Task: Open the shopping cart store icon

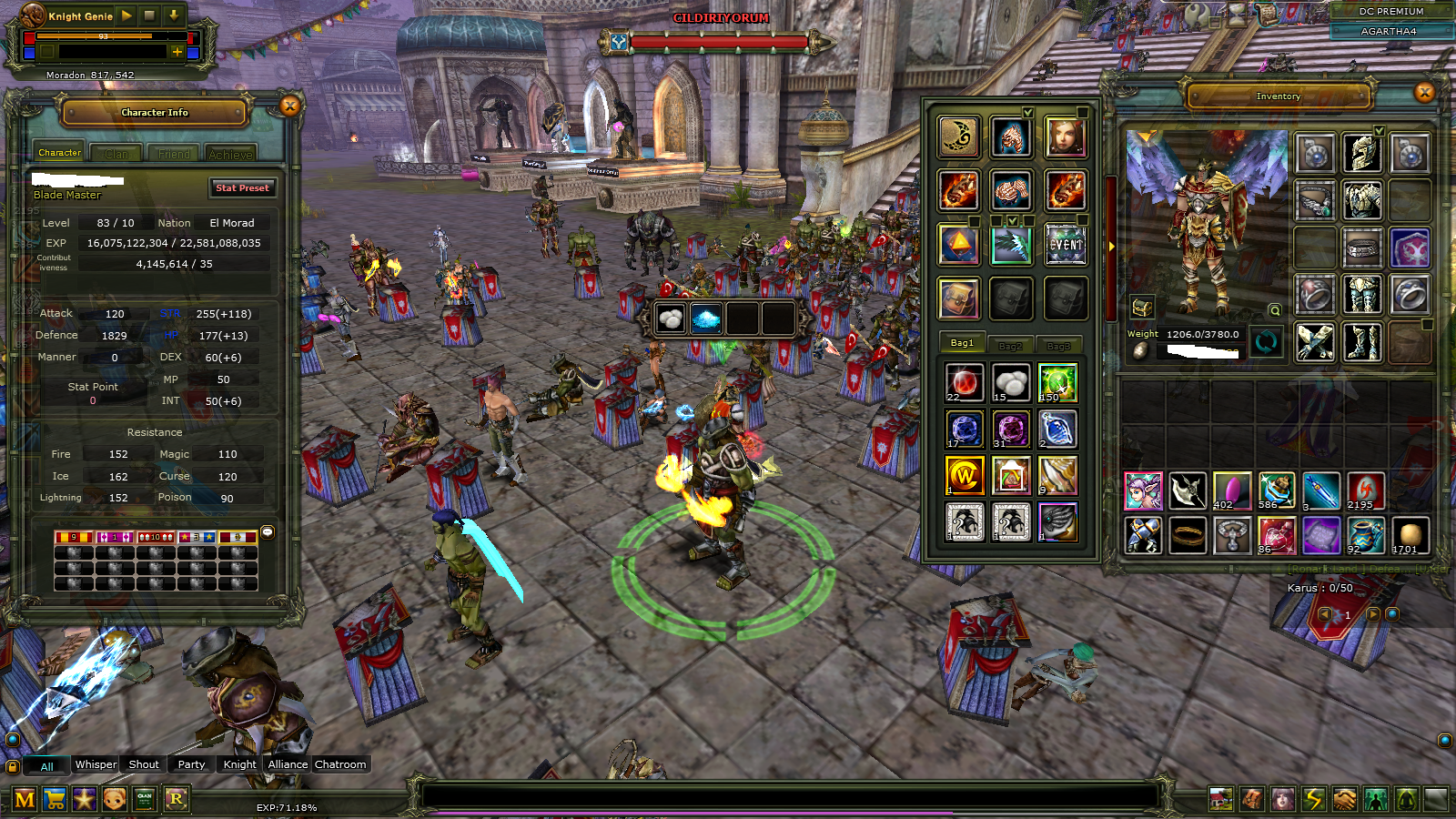Action: (x=55, y=800)
